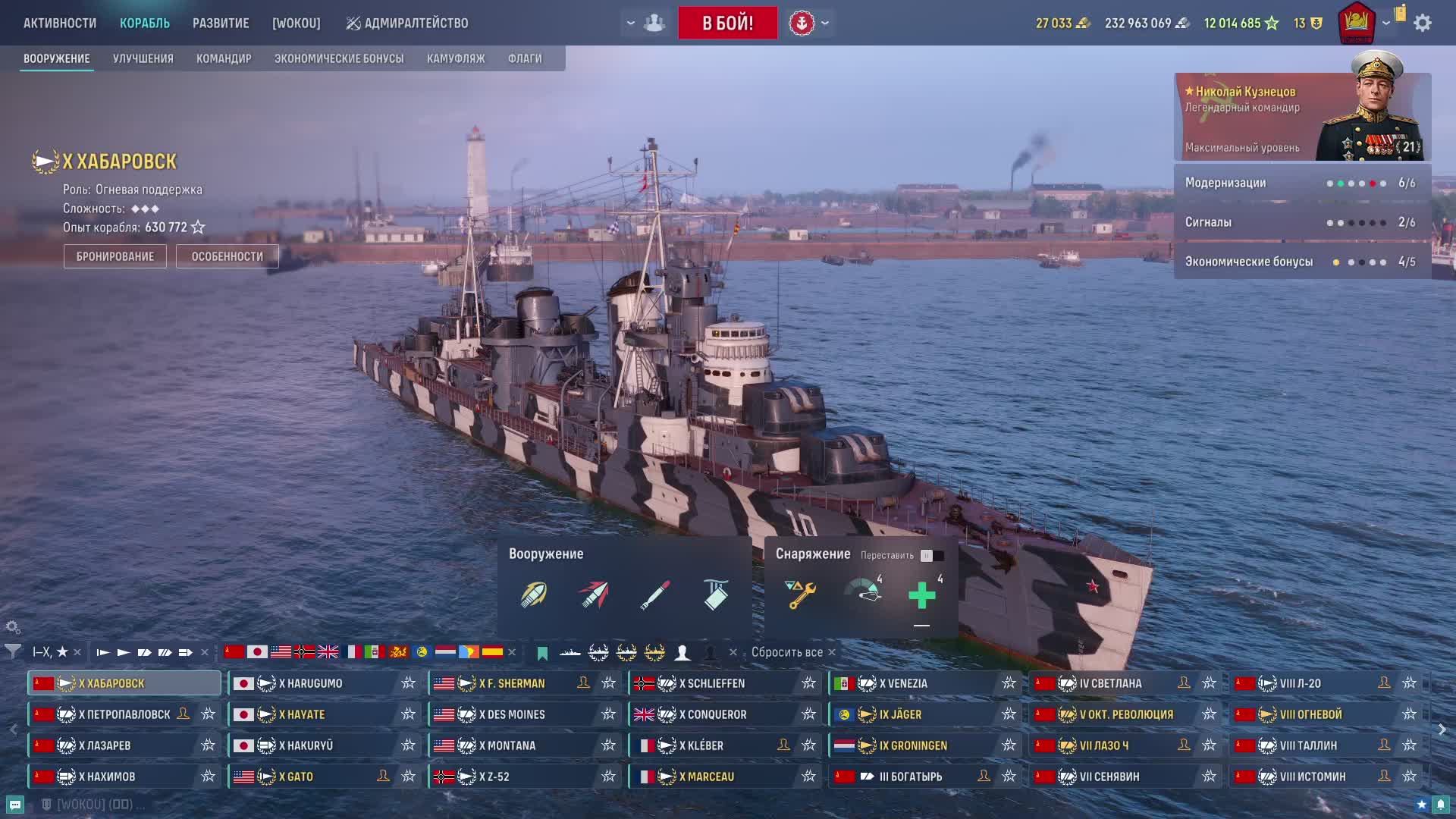Select X Montana in the ship carousel
The height and width of the screenshot is (819, 1456).
511,745
